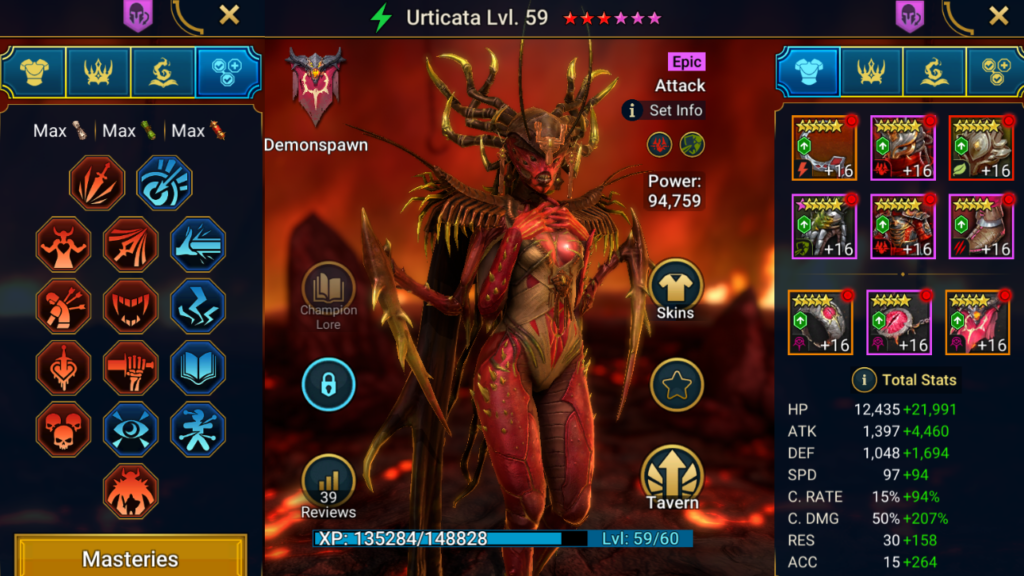Select the equipped chestplate slot
The width and height of the screenshot is (1024, 576).
pos(903,226)
